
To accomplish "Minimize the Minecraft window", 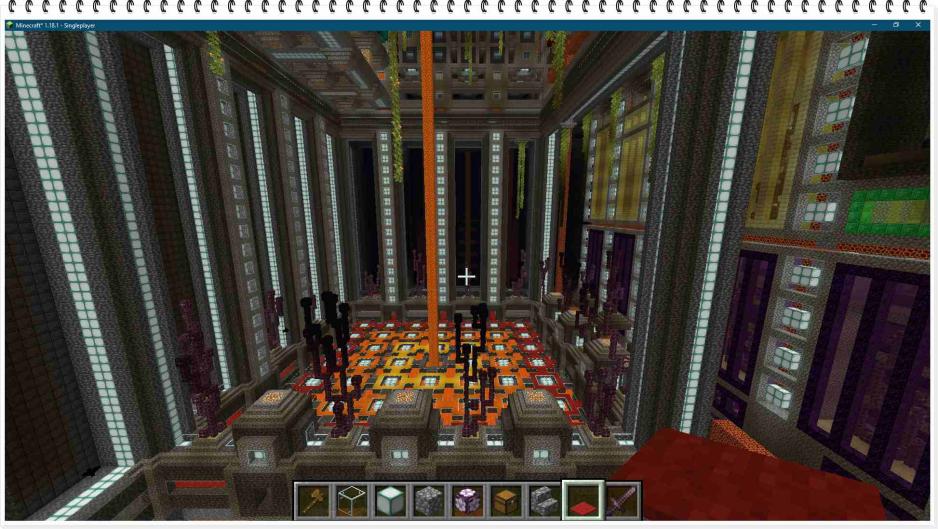I will pos(874,25).
